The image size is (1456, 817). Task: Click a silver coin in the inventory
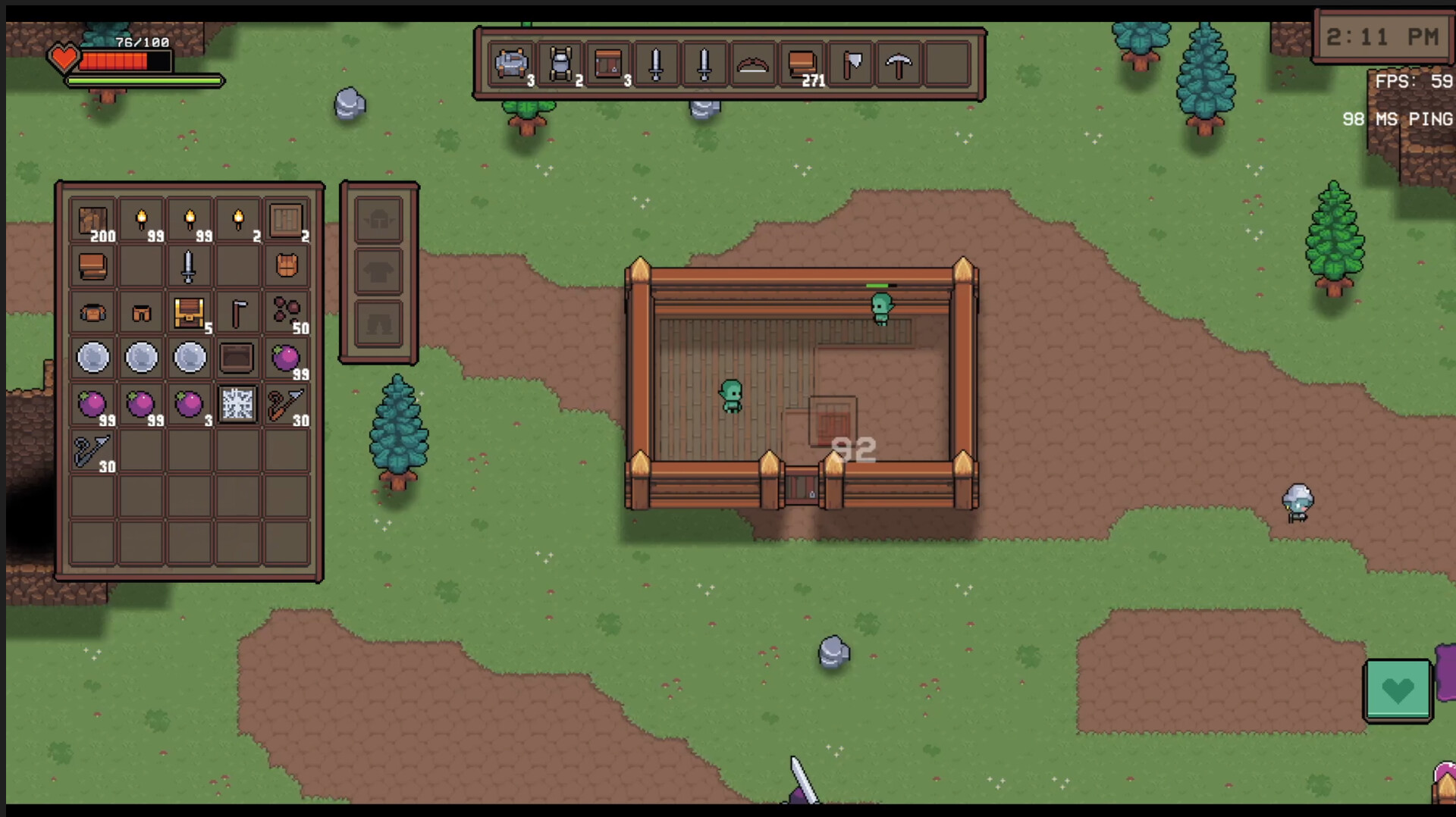click(x=93, y=358)
